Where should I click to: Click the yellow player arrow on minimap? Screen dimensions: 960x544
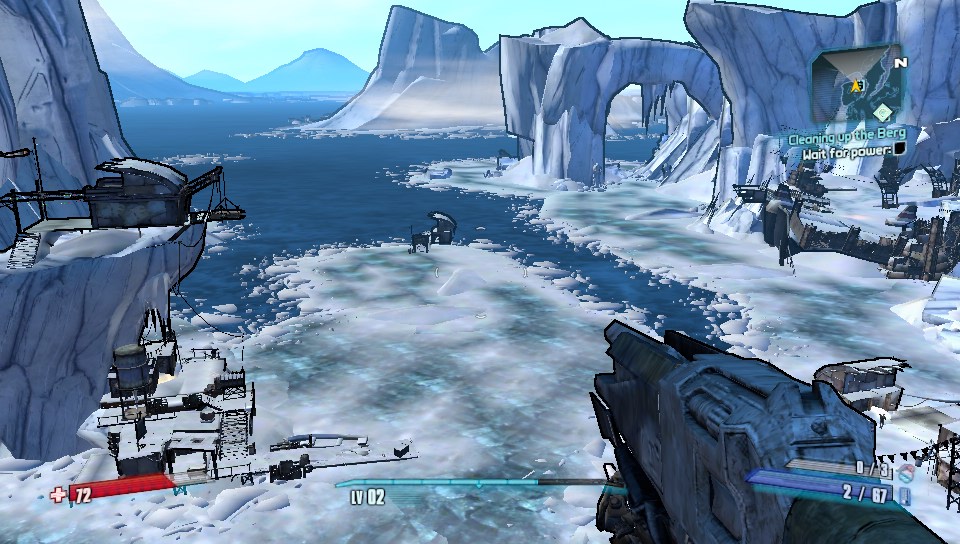point(857,87)
